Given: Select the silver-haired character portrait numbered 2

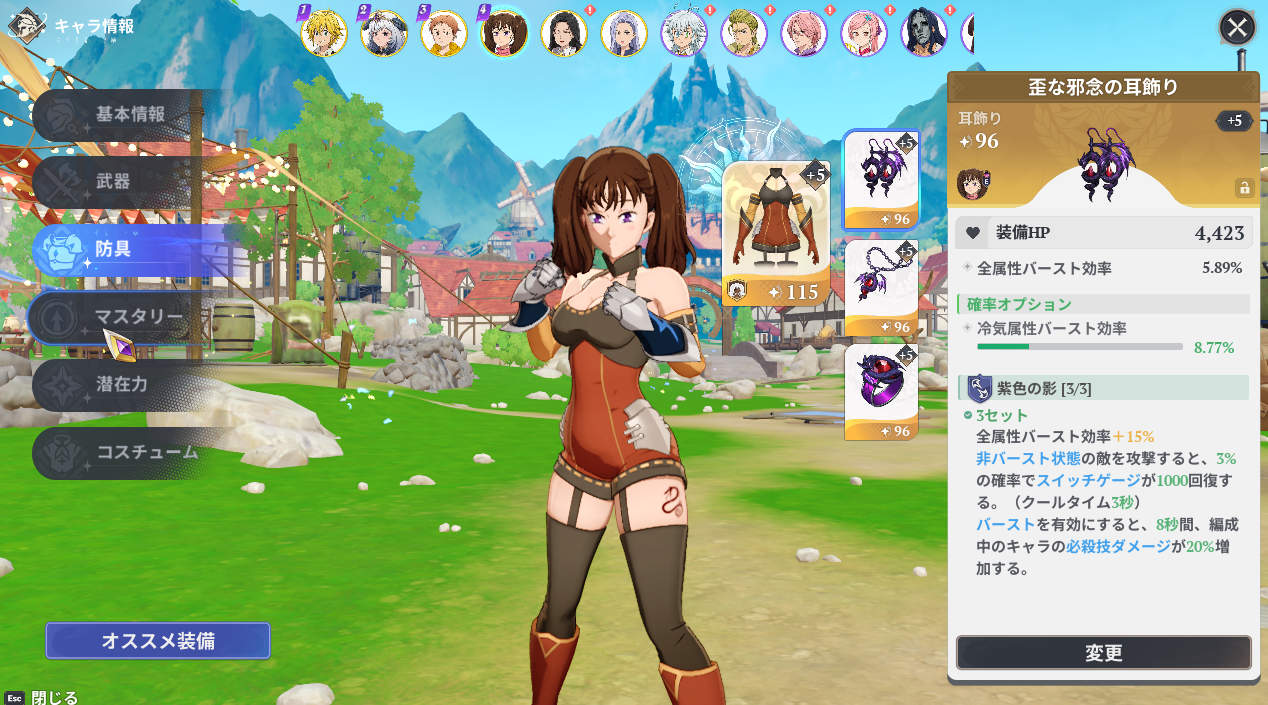Looking at the screenshot, I should 384,33.
